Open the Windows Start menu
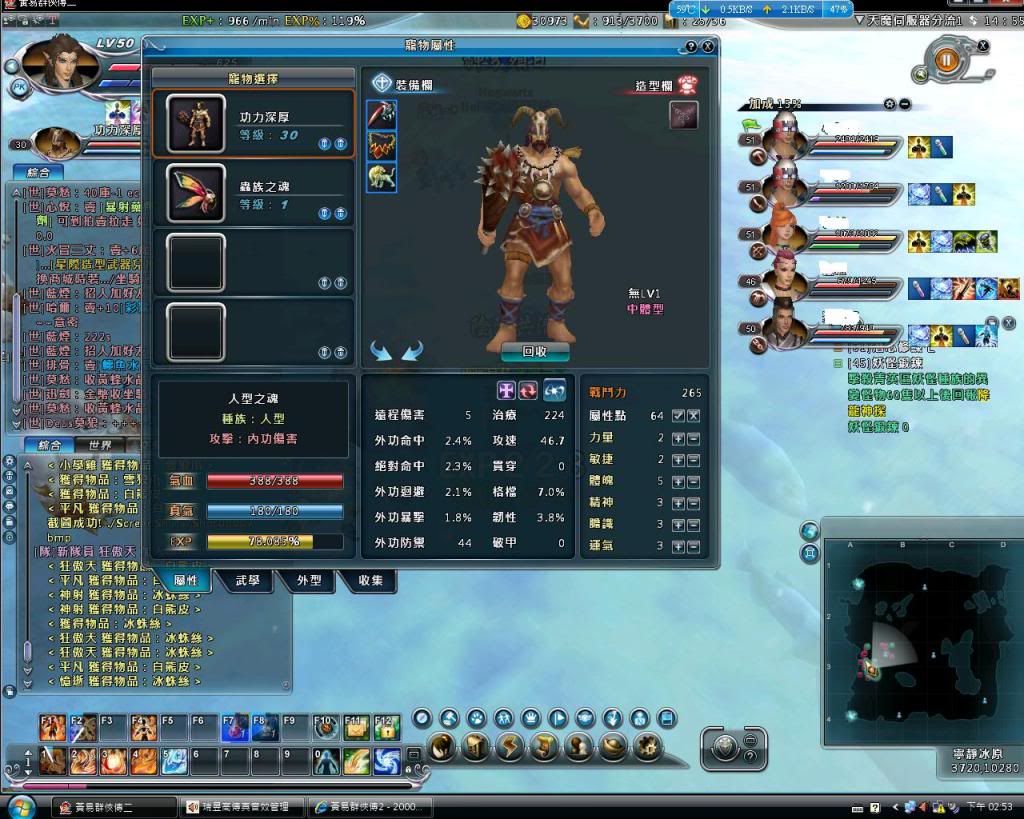The height and width of the screenshot is (819, 1024). pyautogui.click(x=20, y=806)
